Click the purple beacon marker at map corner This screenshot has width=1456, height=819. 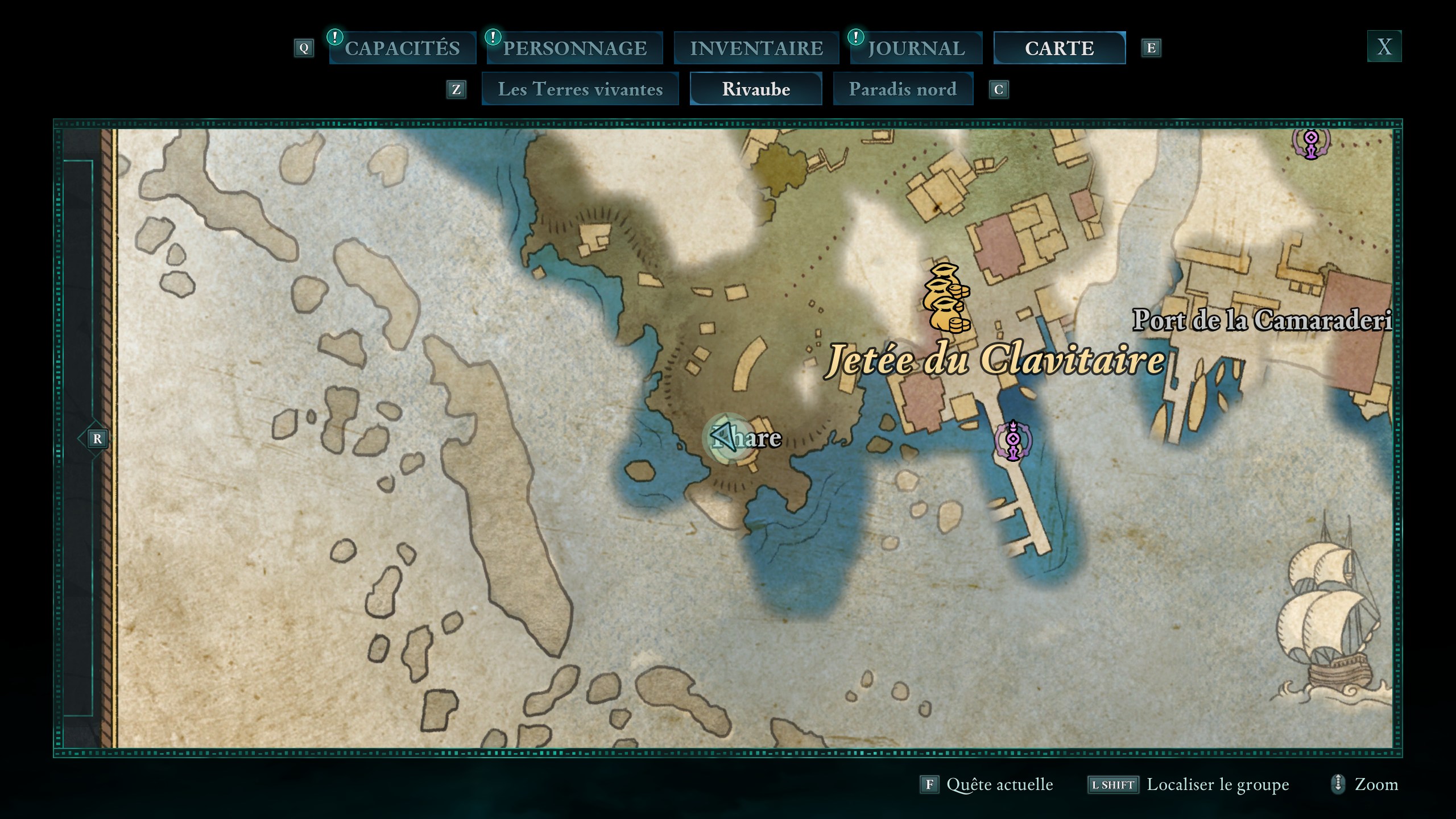[x=1311, y=141]
